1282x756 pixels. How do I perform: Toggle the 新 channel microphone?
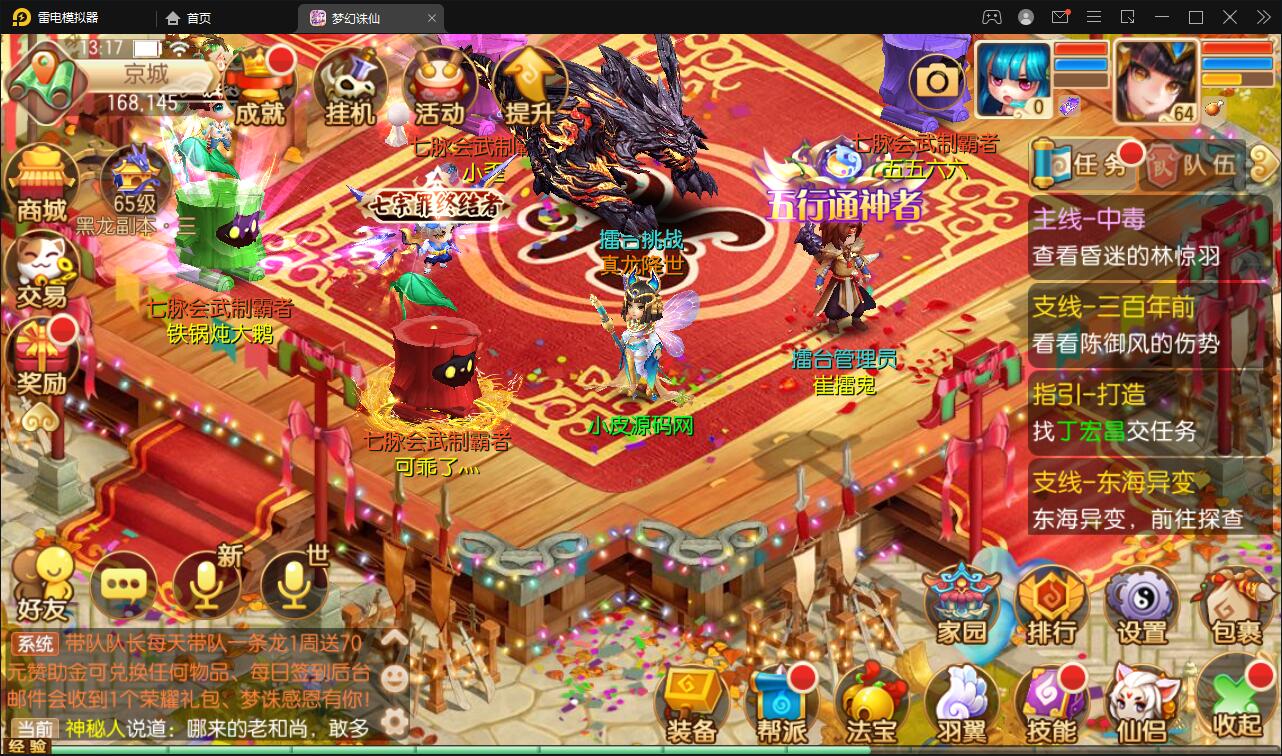pos(207,585)
